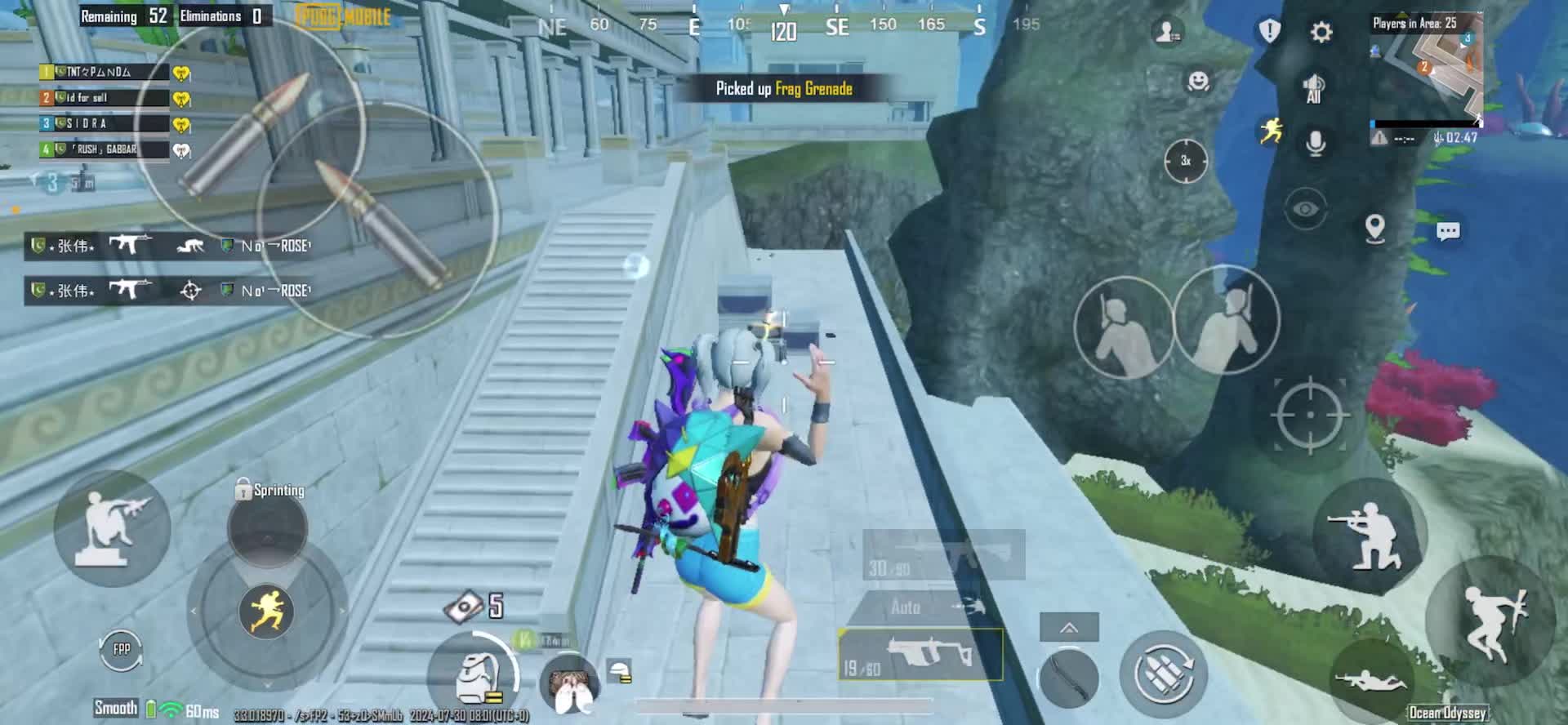Open the emote smiley menu

click(1197, 81)
